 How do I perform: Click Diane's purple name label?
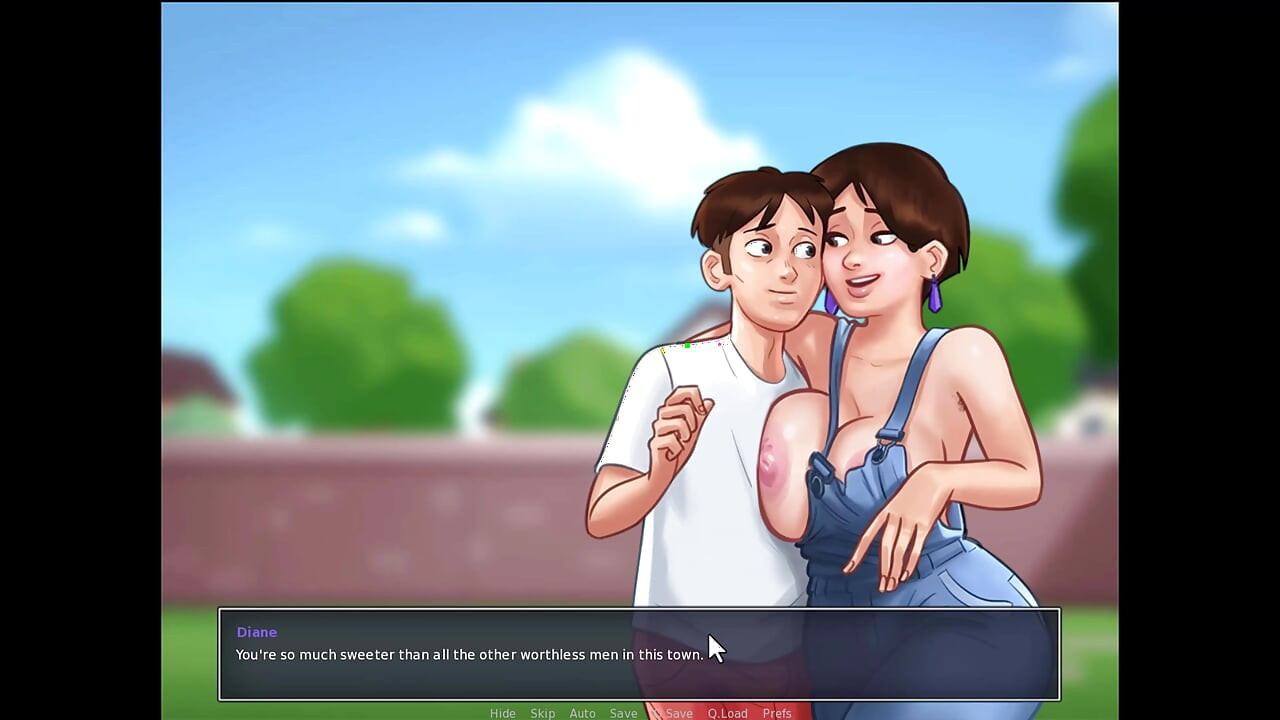256,631
